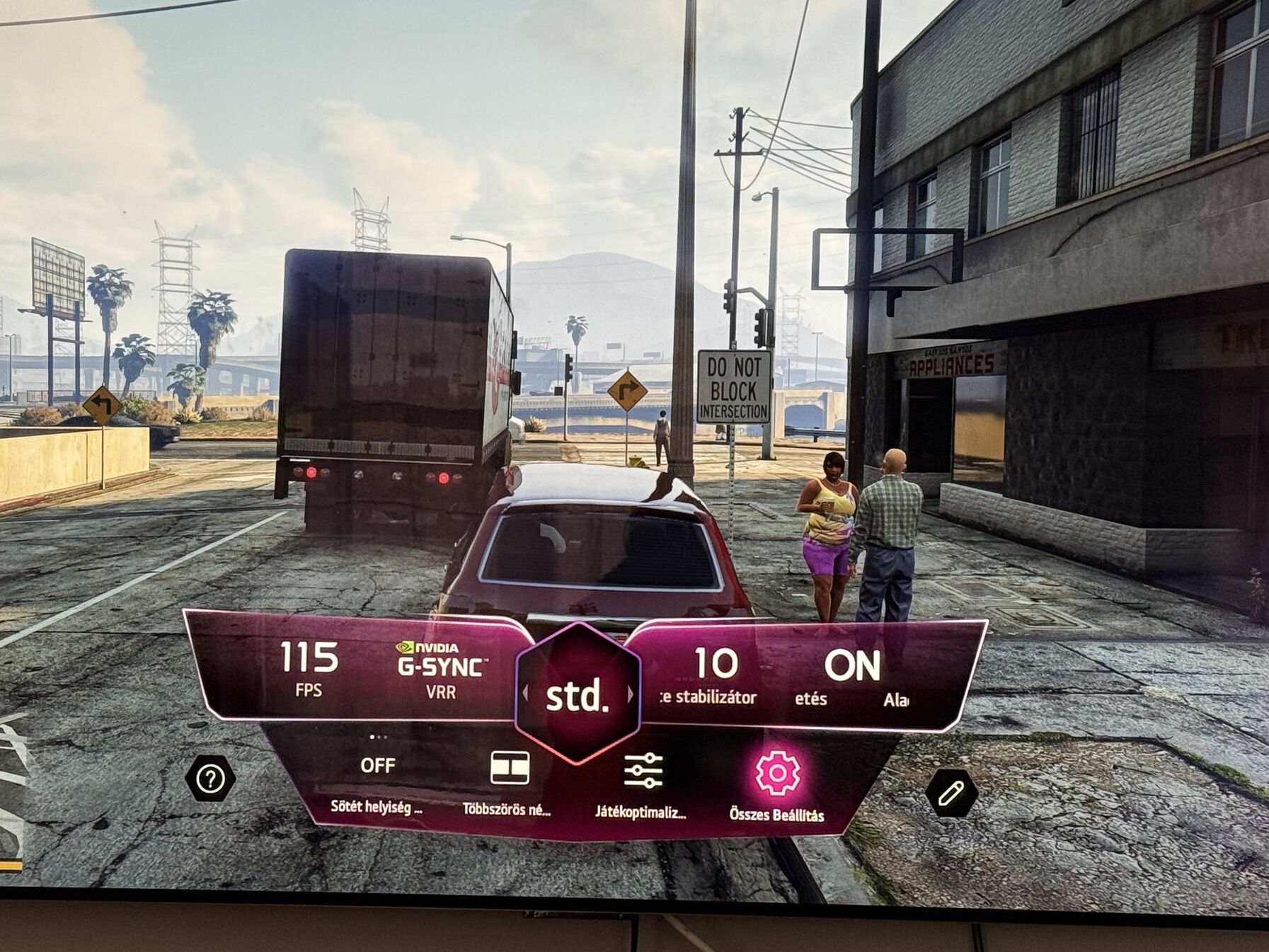
Task: Select the G-SYNC VRR tile
Action: click(x=442, y=669)
